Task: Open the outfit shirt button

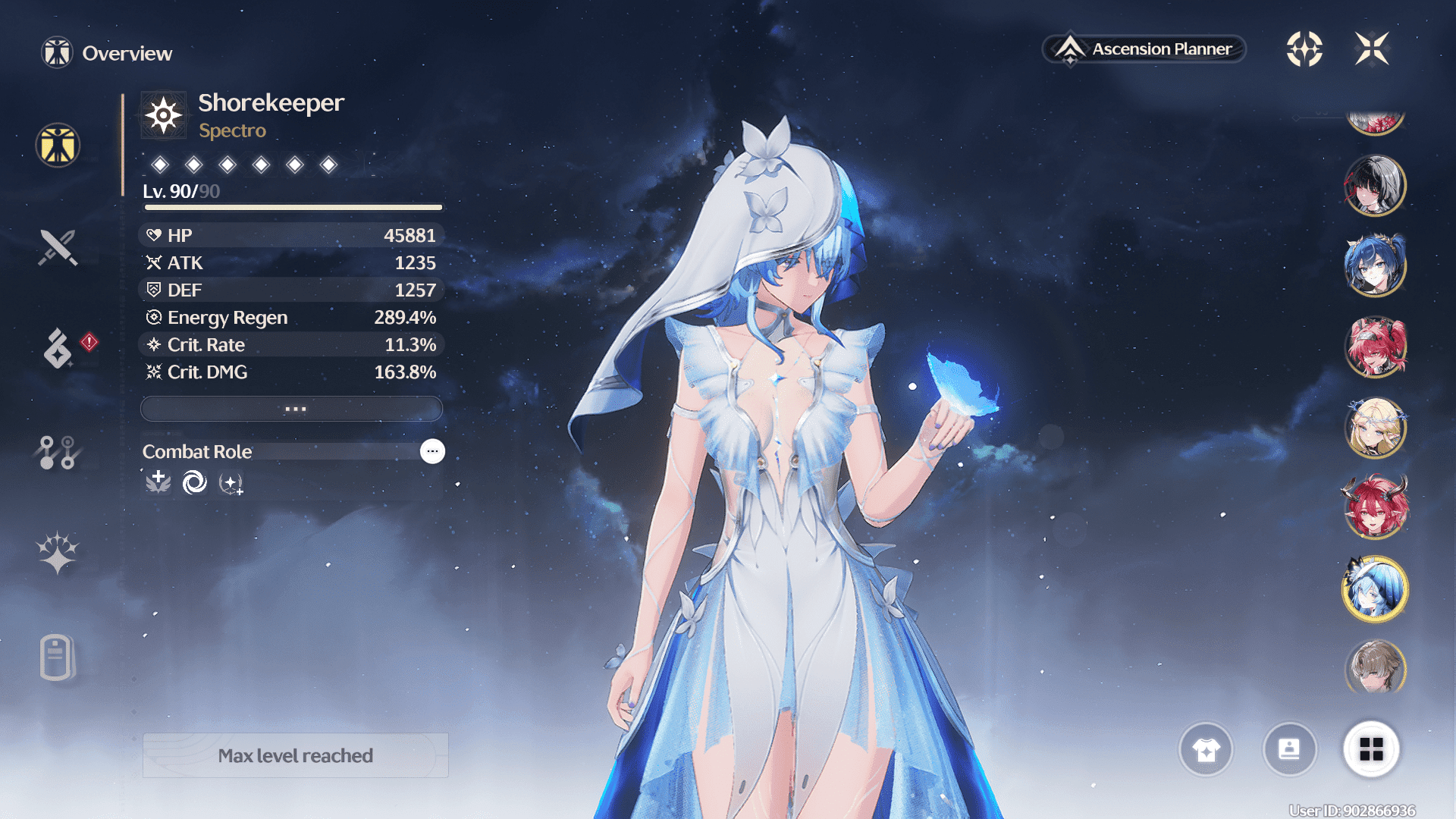Action: pyautogui.click(x=1206, y=749)
